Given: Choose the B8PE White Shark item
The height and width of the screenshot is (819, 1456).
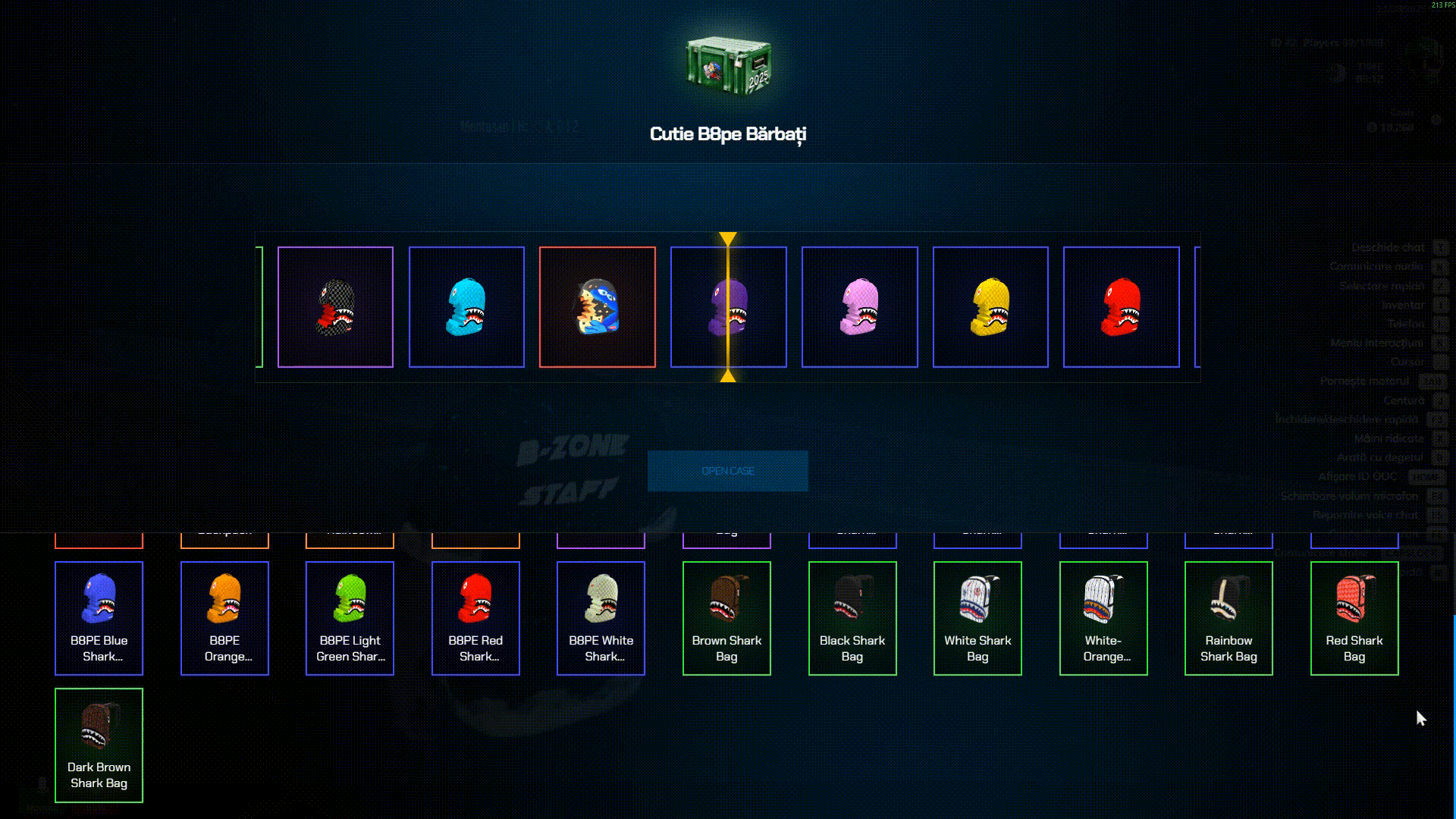Looking at the screenshot, I should point(601,617).
